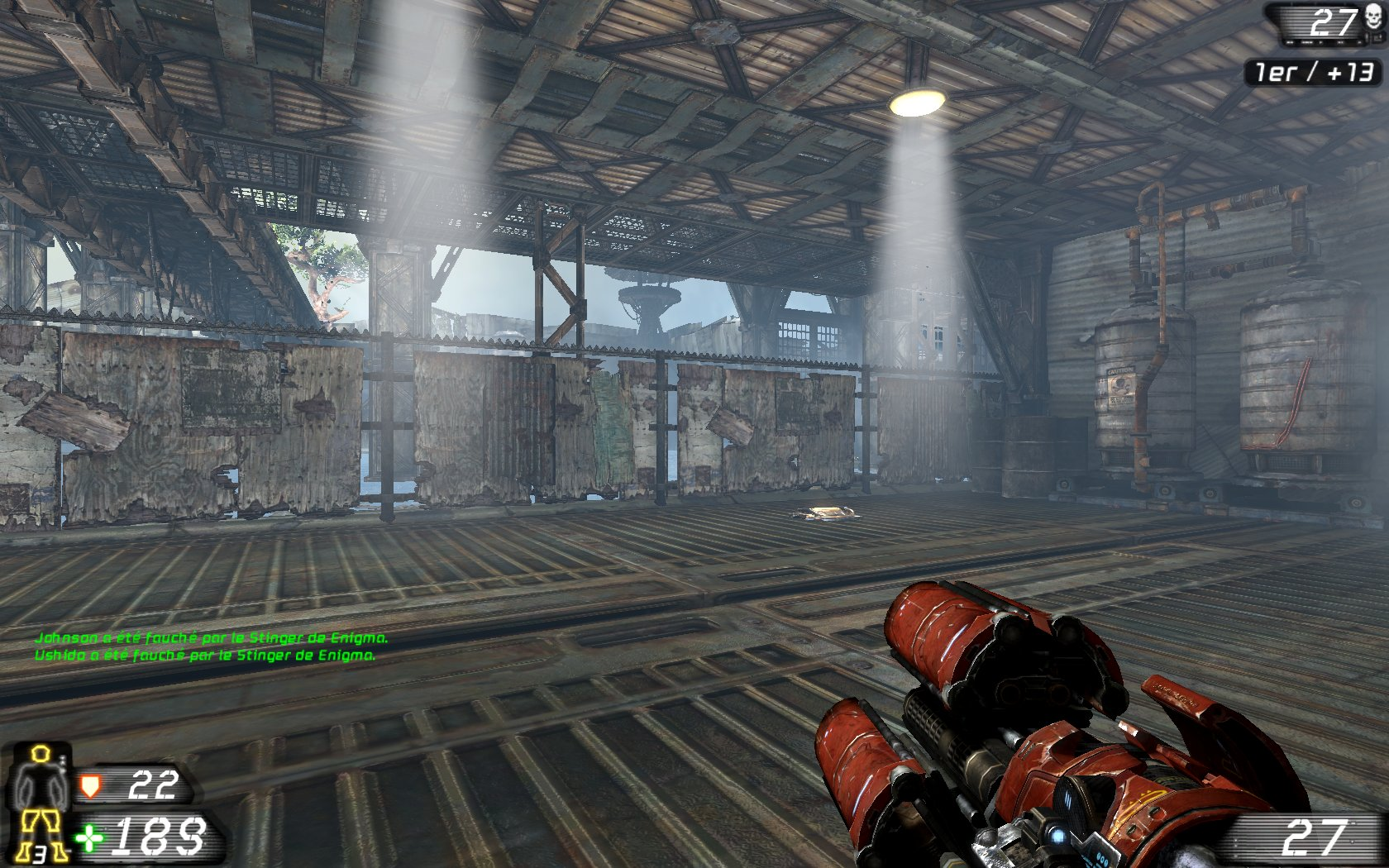This screenshot has width=1389, height=868.
Task: Select the 'Ushida a été fauché' kill message
Action: [x=205, y=656]
